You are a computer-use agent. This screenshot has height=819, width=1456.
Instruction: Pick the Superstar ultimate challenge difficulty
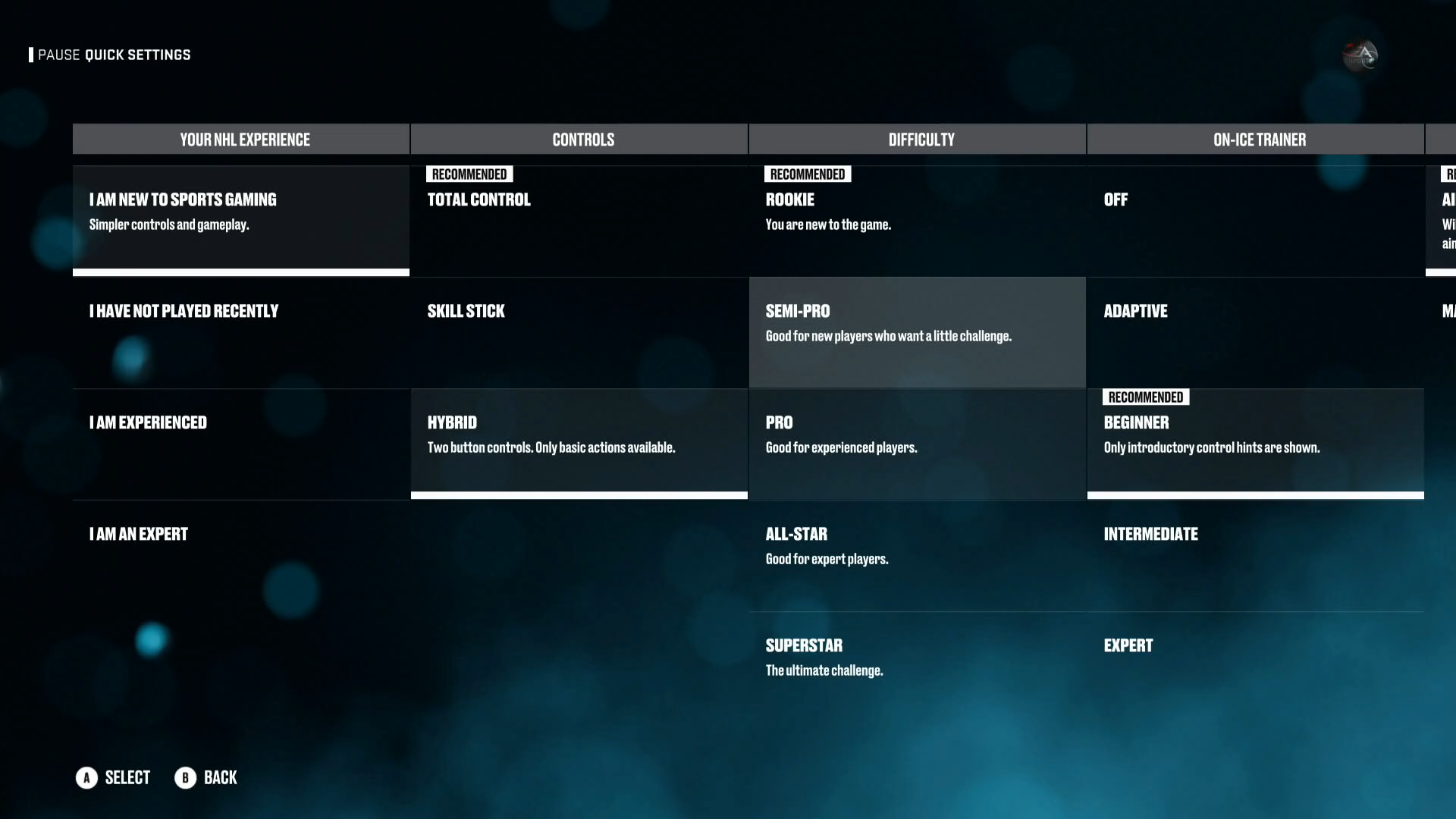[x=917, y=656]
